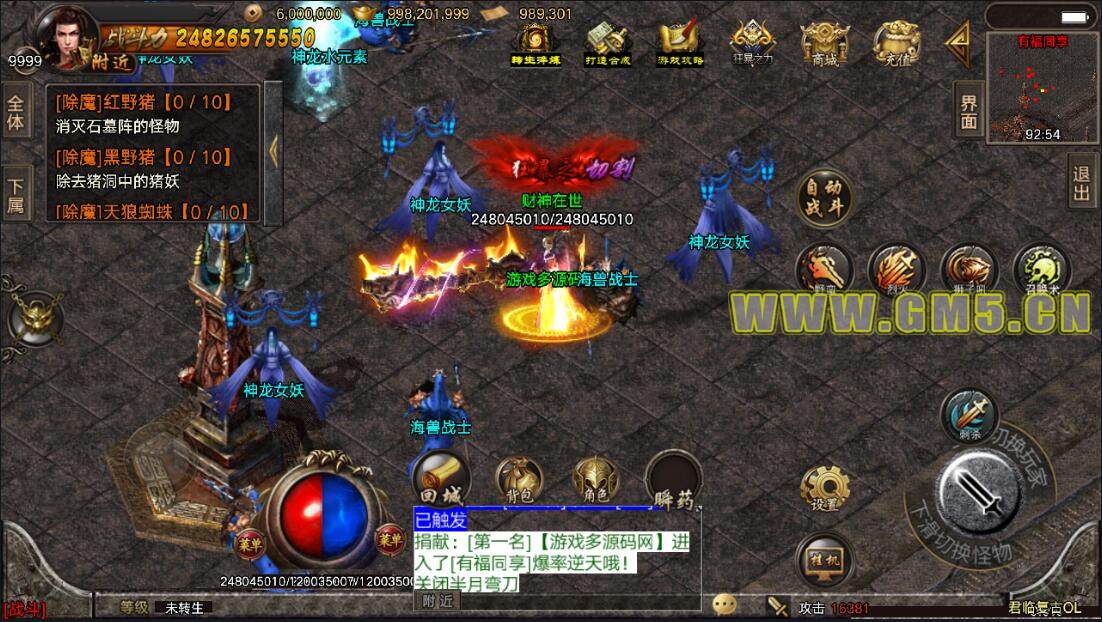Use the 狮子吼 lion roar skill
Viewport: 1102px width, 622px height.
(968, 270)
